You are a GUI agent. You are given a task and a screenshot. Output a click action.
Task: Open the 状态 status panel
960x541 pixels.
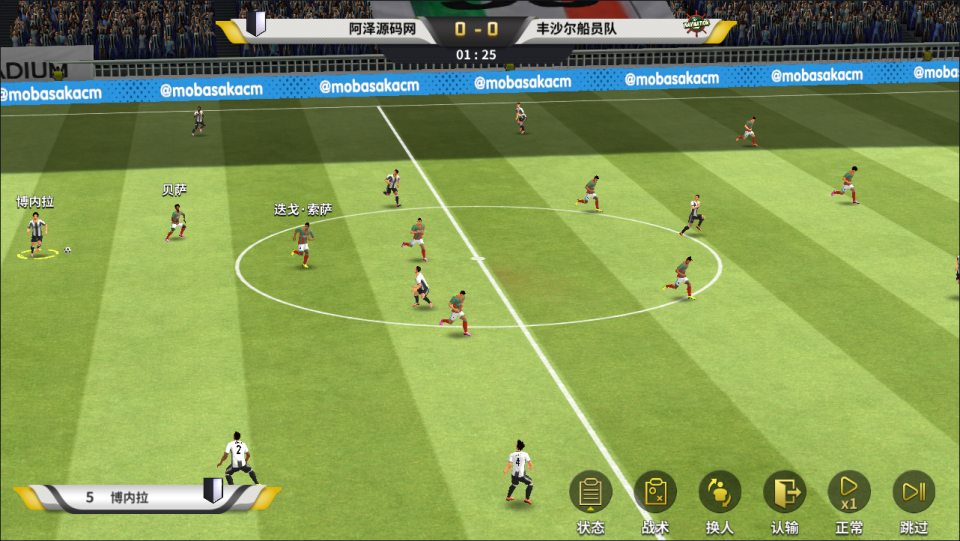click(591, 492)
